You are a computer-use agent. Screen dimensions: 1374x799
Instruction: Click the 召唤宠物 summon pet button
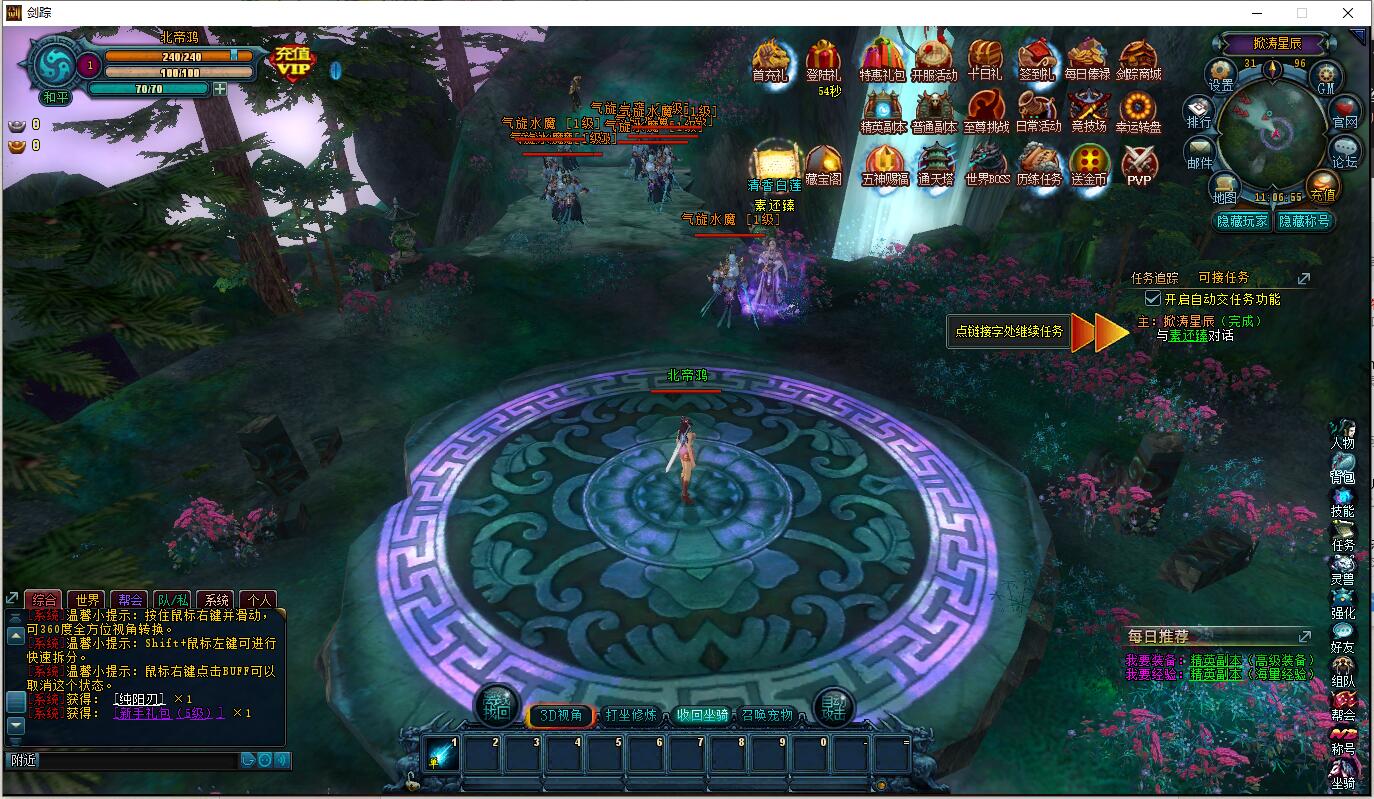[767, 715]
